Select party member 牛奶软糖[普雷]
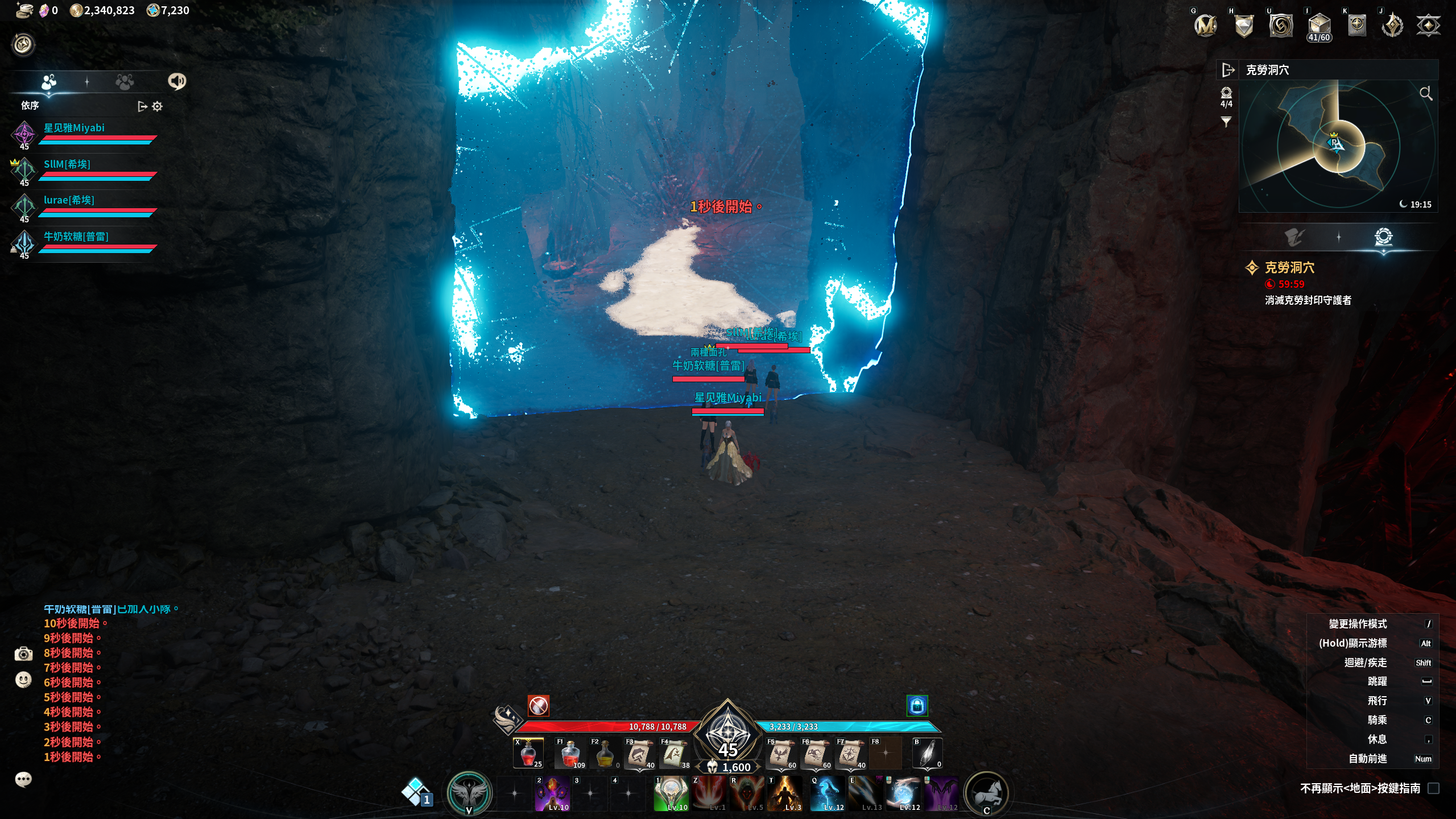The width and height of the screenshot is (1456, 819). click(76, 237)
